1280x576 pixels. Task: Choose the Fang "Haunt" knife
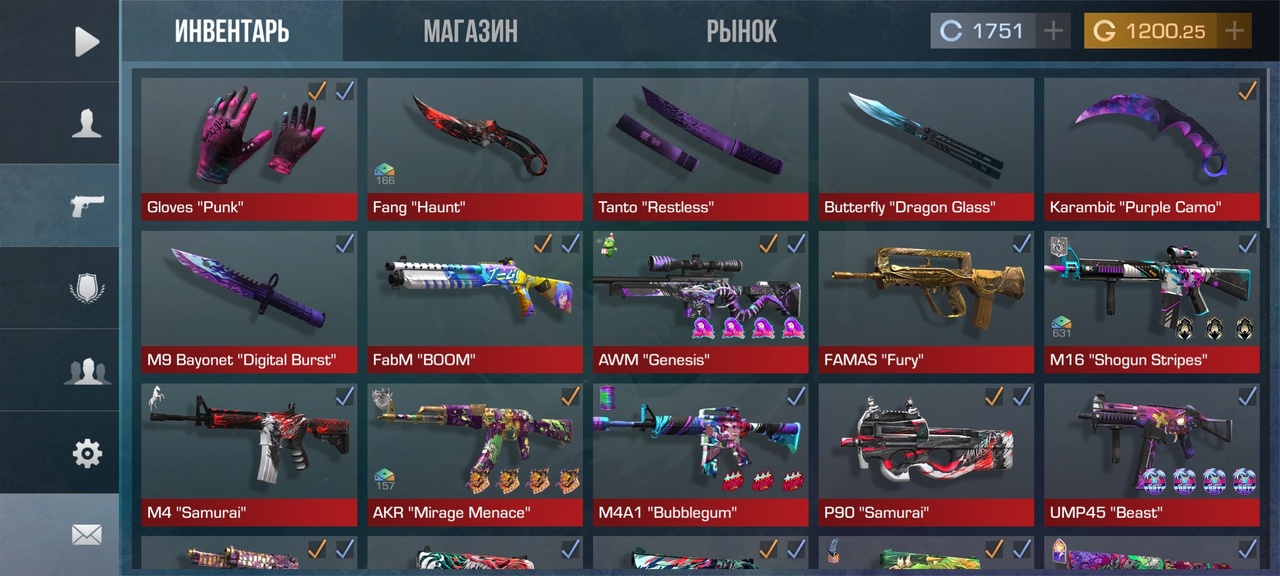475,148
